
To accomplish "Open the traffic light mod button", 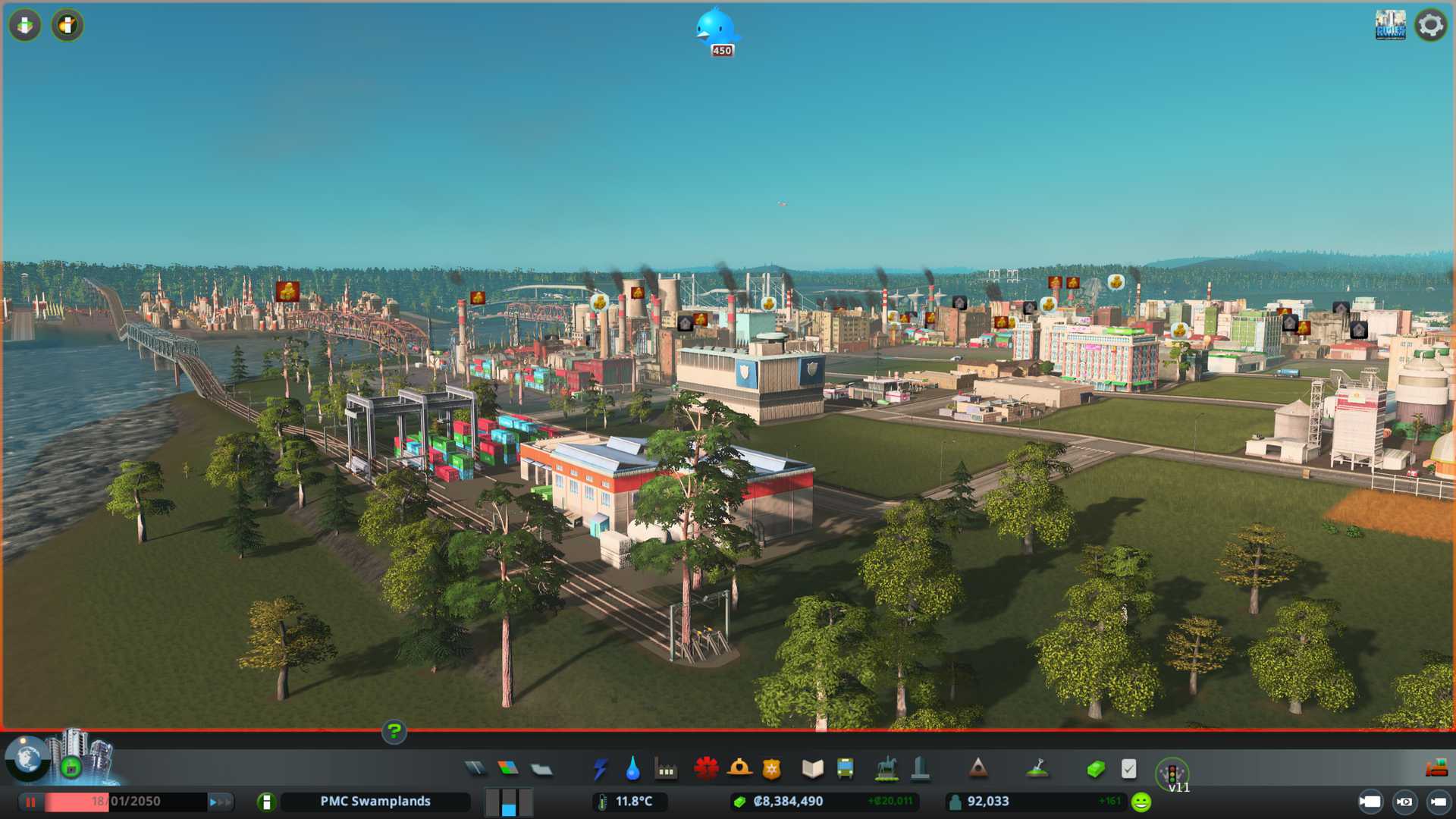I will (1172, 773).
